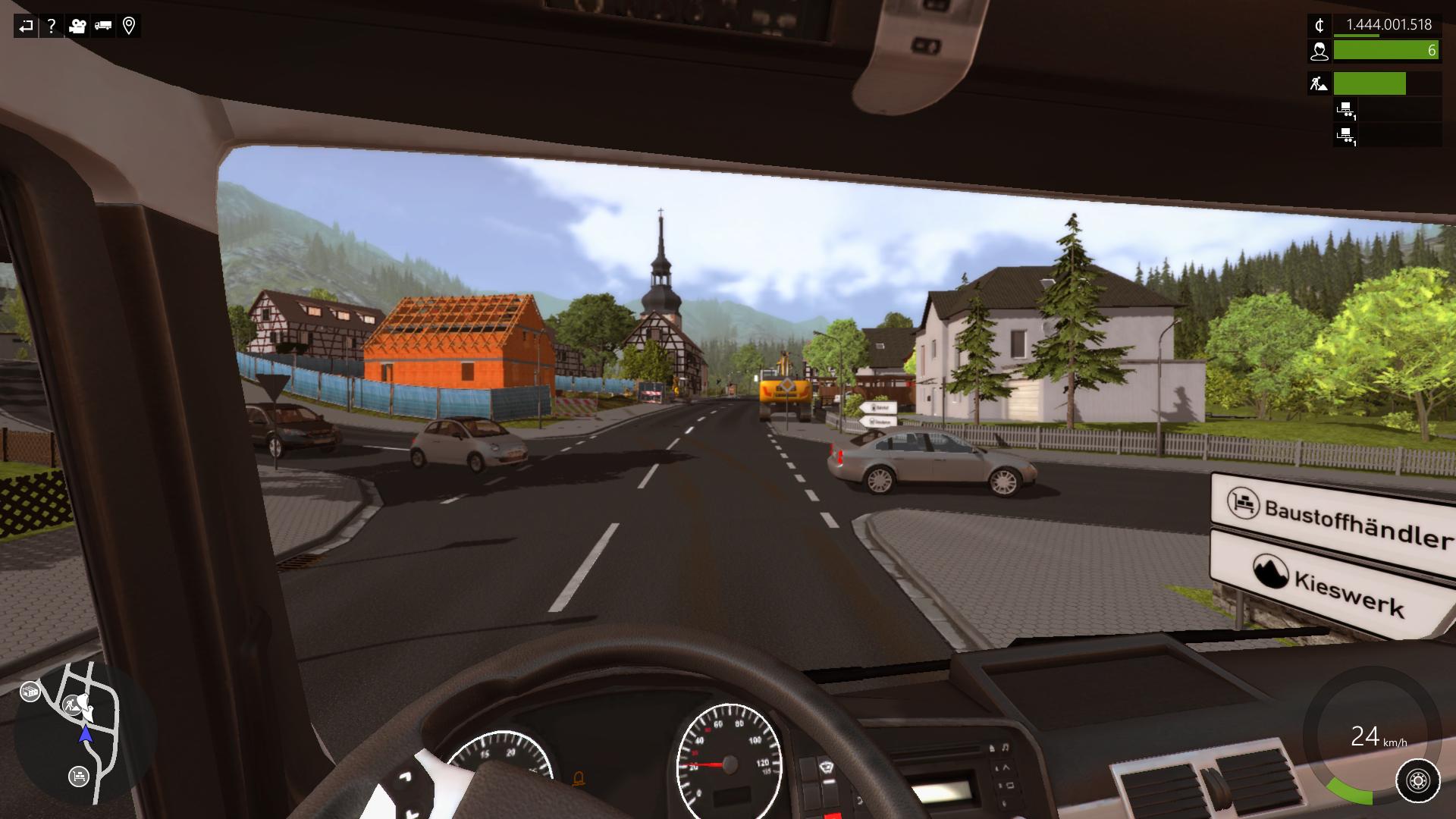Screen dimensions: 1456x819
Task: Select the blue player arrow on the minimap
Action: [86, 733]
